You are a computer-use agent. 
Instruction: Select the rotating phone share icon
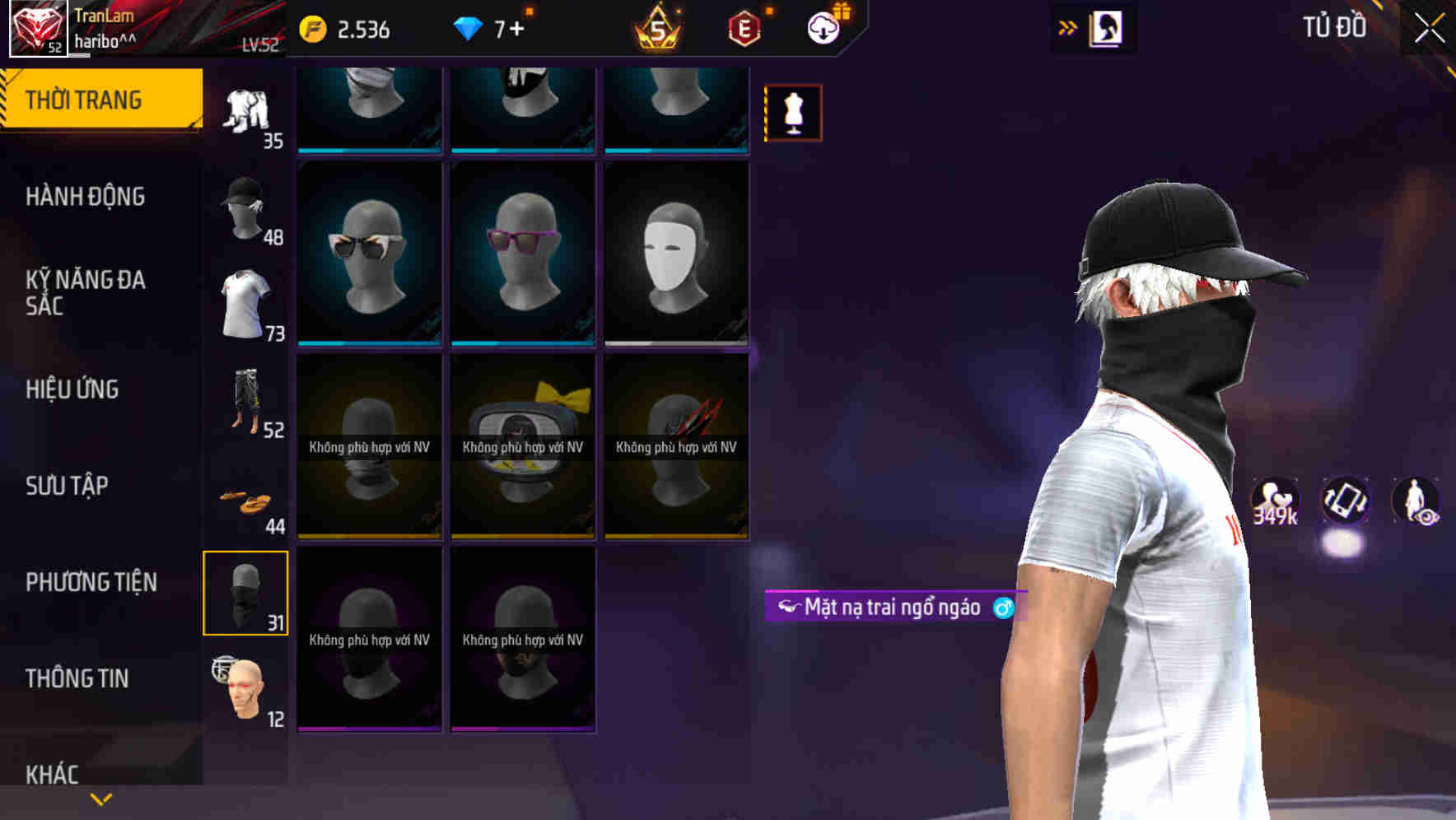point(1344,498)
